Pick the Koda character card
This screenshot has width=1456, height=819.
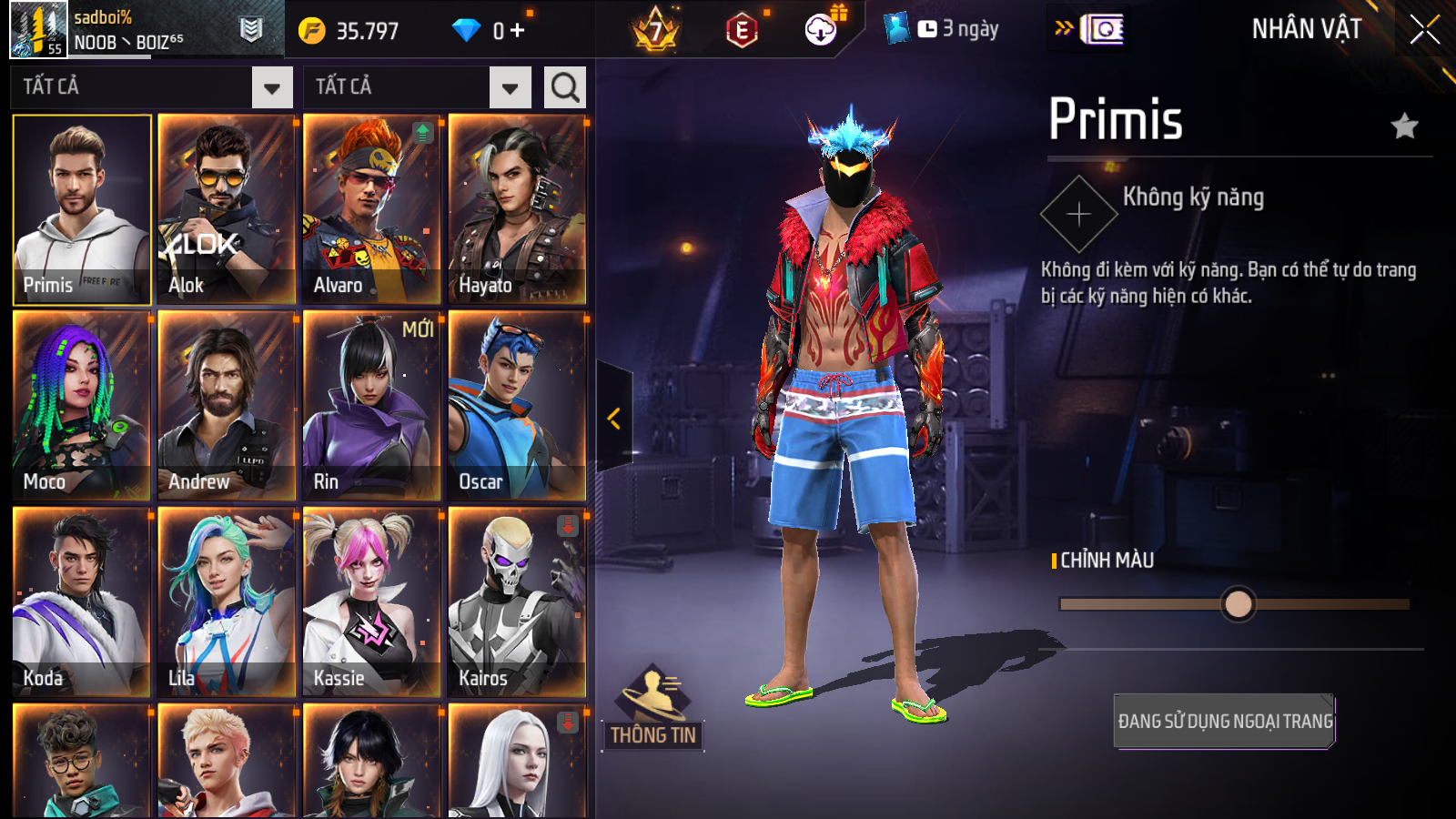[82, 602]
